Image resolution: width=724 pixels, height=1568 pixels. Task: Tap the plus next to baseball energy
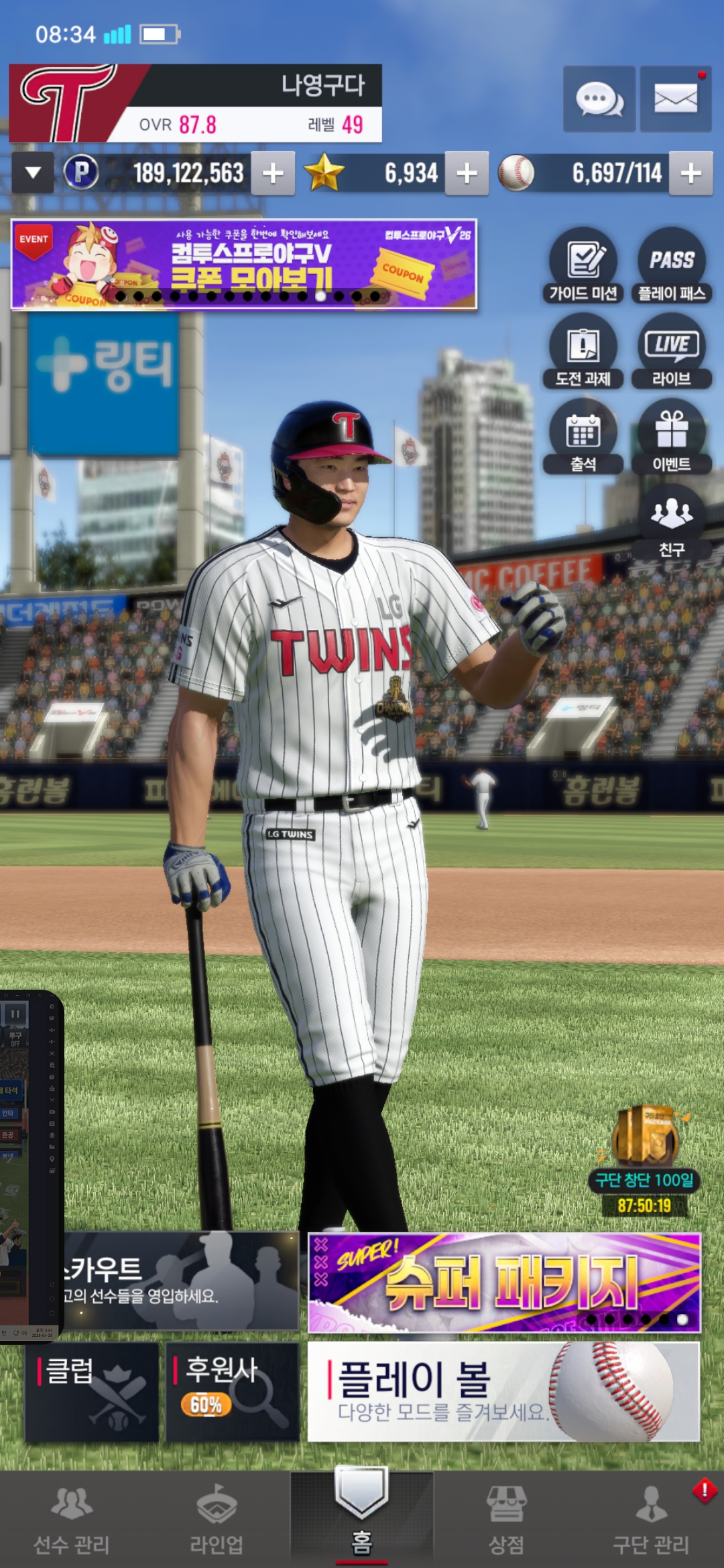(x=690, y=174)
